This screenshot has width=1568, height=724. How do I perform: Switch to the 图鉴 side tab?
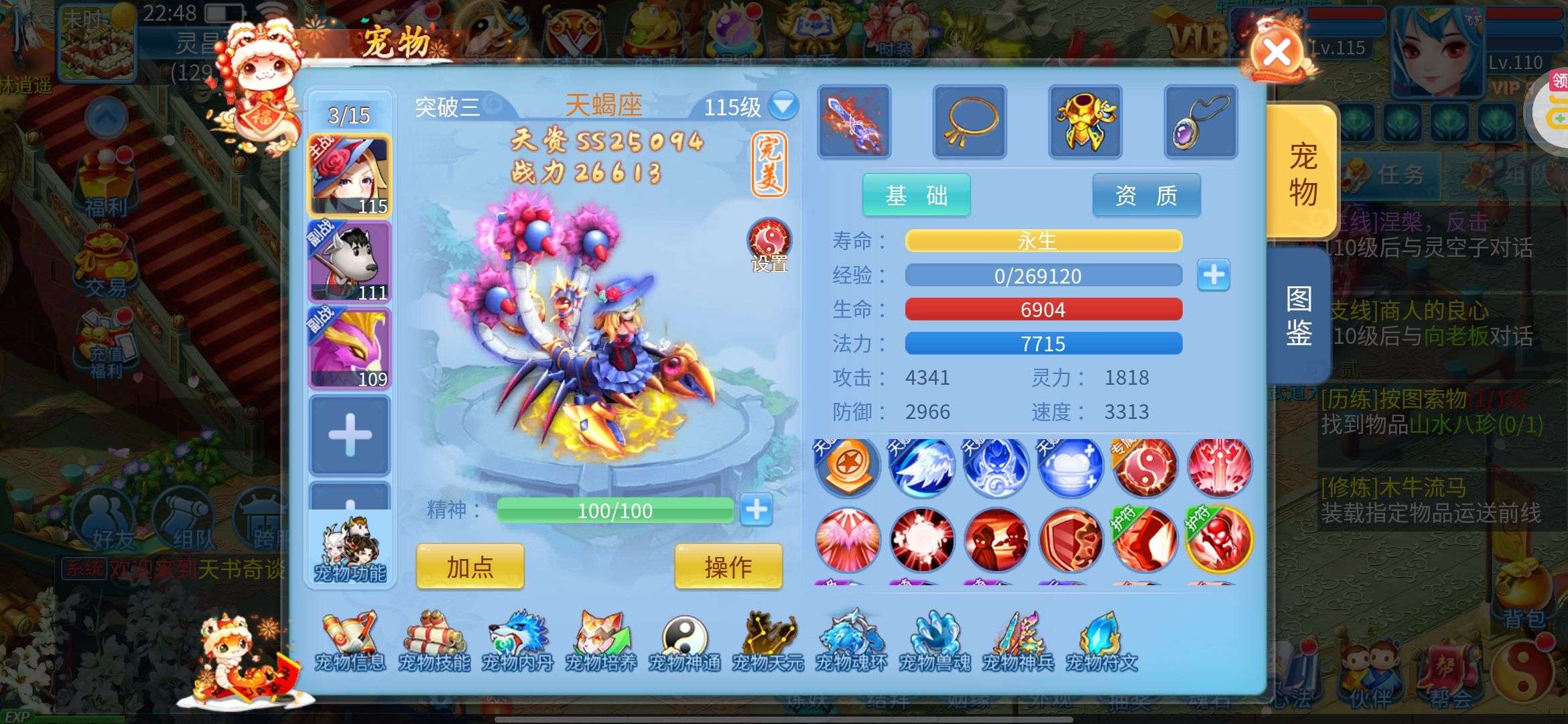pos(1299,316)
